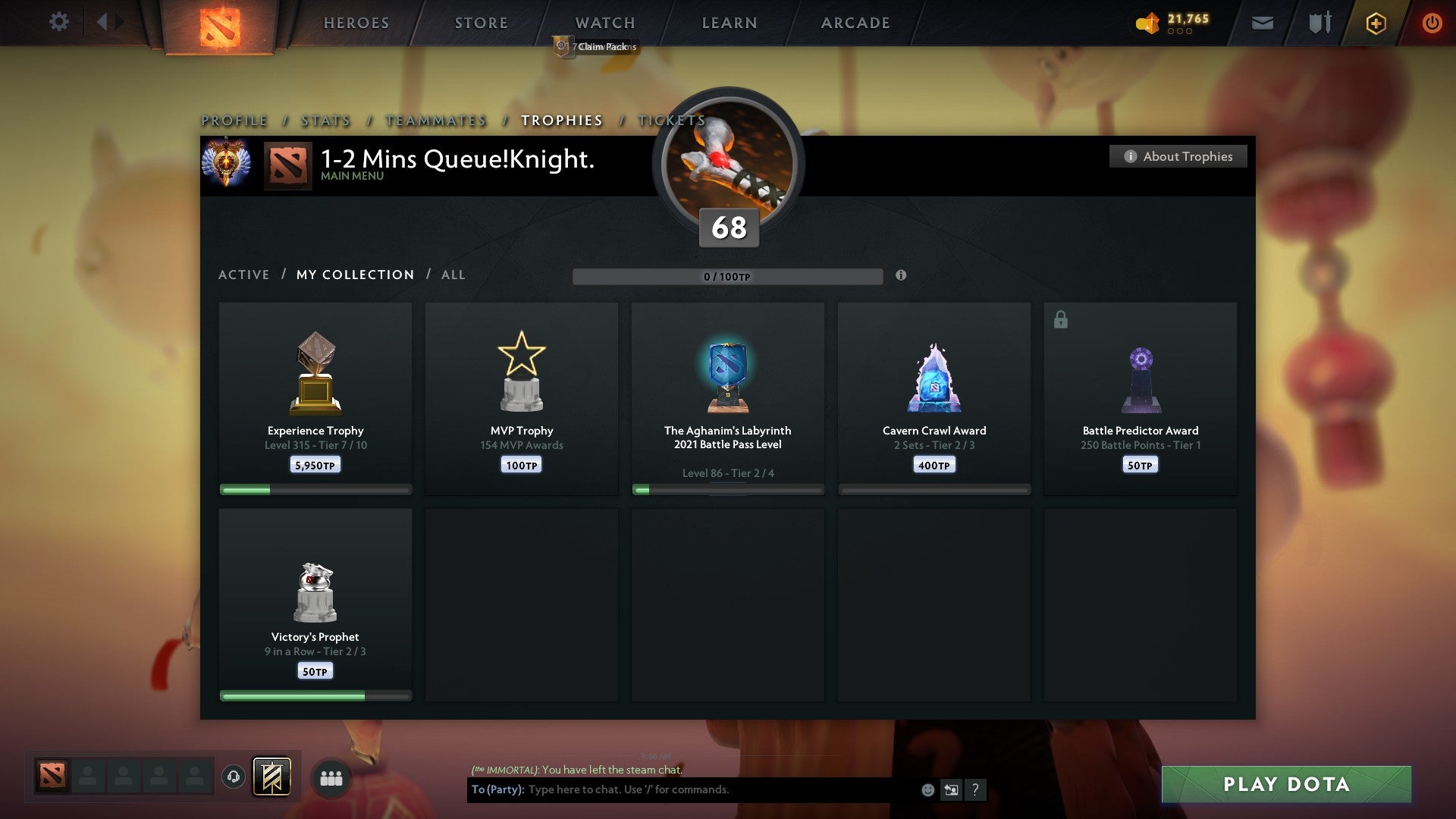This screenshot has width=1456, height=819.
Task: Toggle the emoticon picker in the chat bar
Action: coord(929,789)
